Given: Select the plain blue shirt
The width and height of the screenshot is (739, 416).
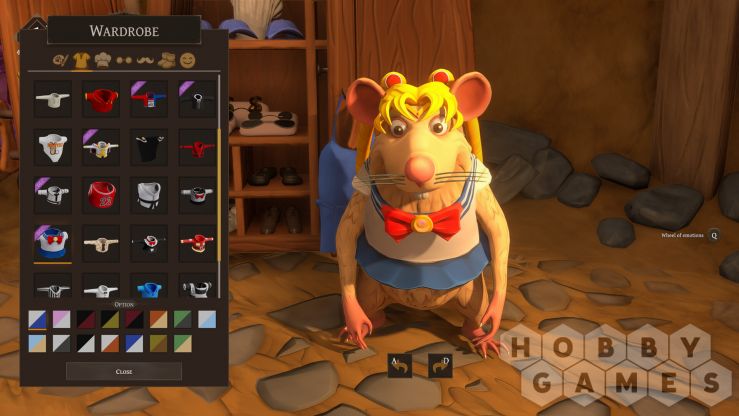Looking at the screenshot, I should tap(150, 290).
